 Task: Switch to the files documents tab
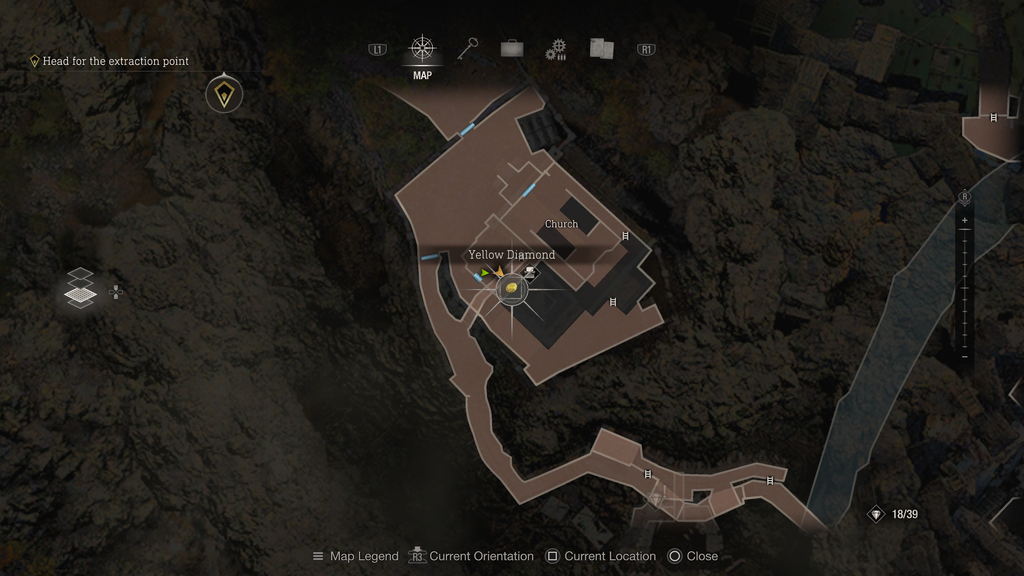point(601,48)
